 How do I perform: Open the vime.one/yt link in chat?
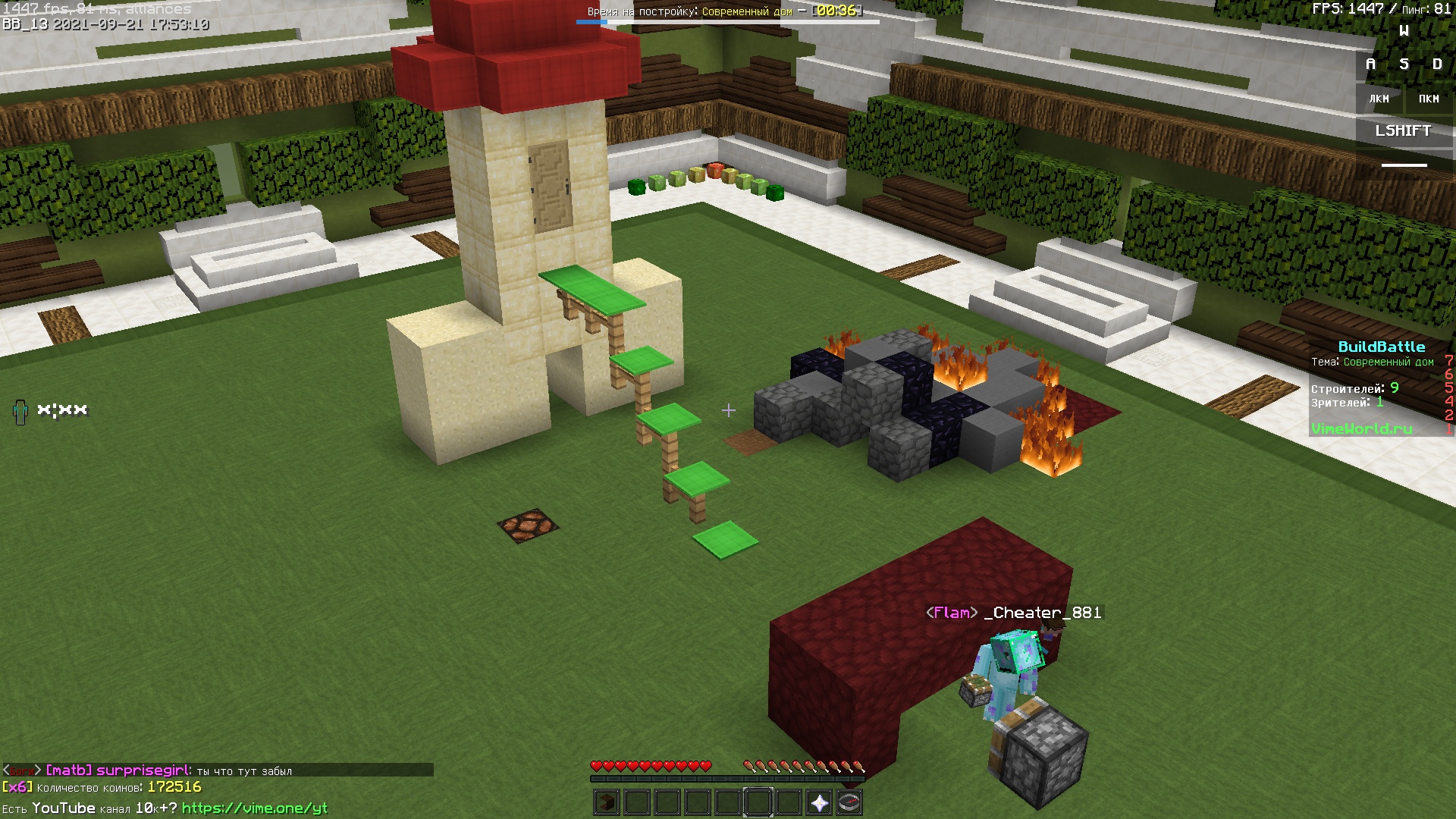point(255,808)
